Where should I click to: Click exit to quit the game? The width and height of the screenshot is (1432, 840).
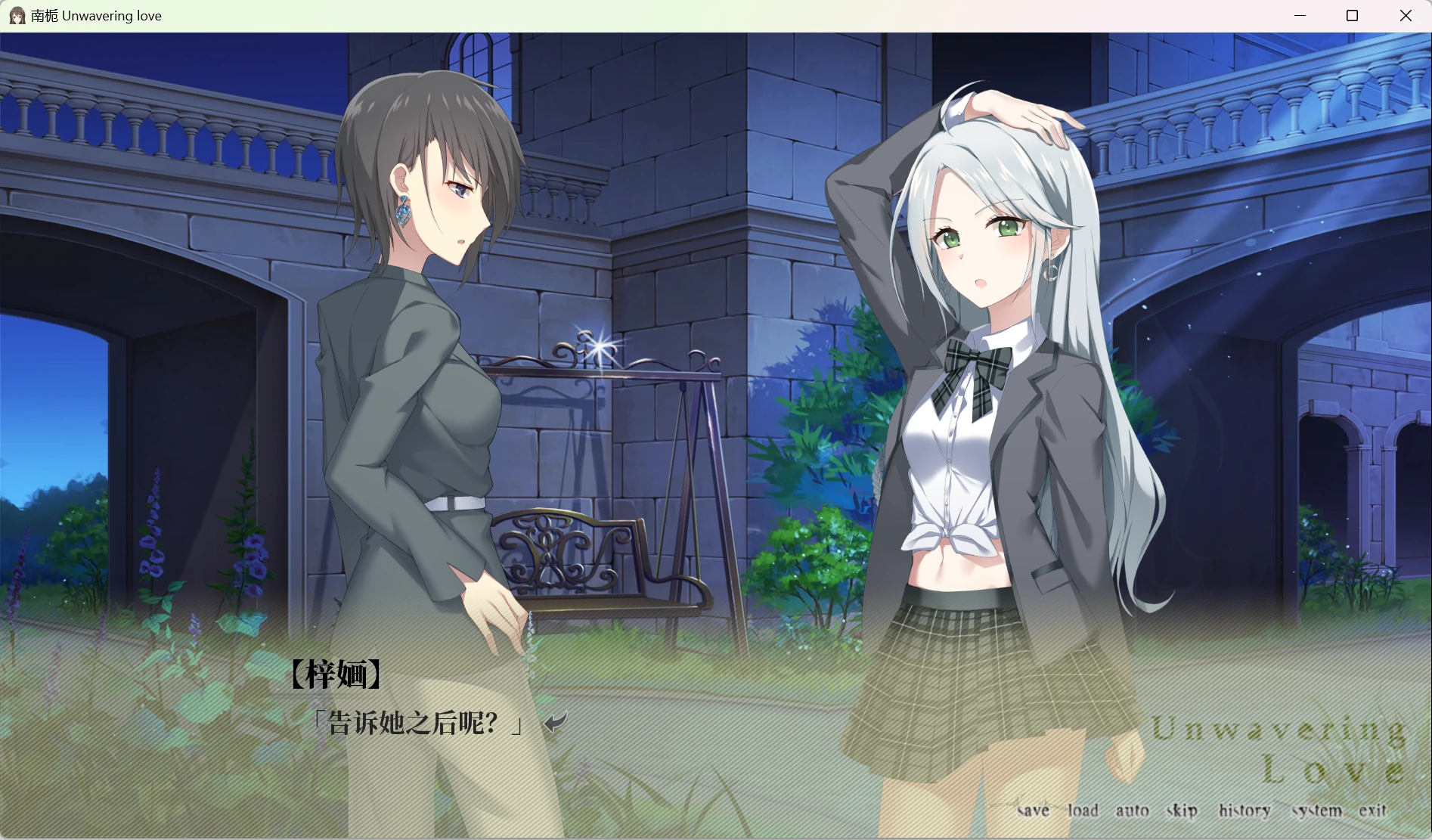click(1375, 810)
